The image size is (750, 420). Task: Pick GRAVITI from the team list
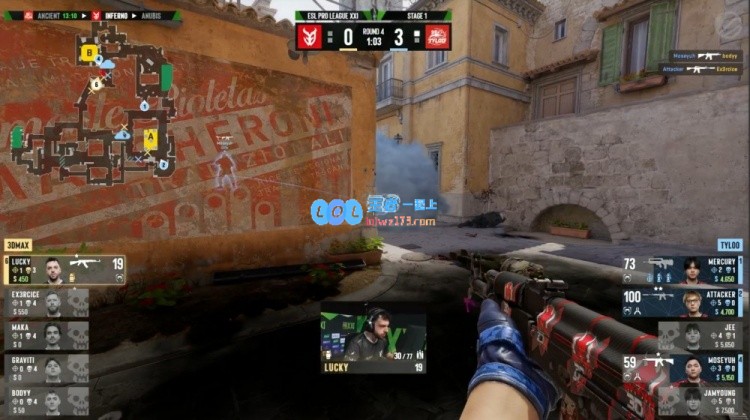[x=45, y=368]
